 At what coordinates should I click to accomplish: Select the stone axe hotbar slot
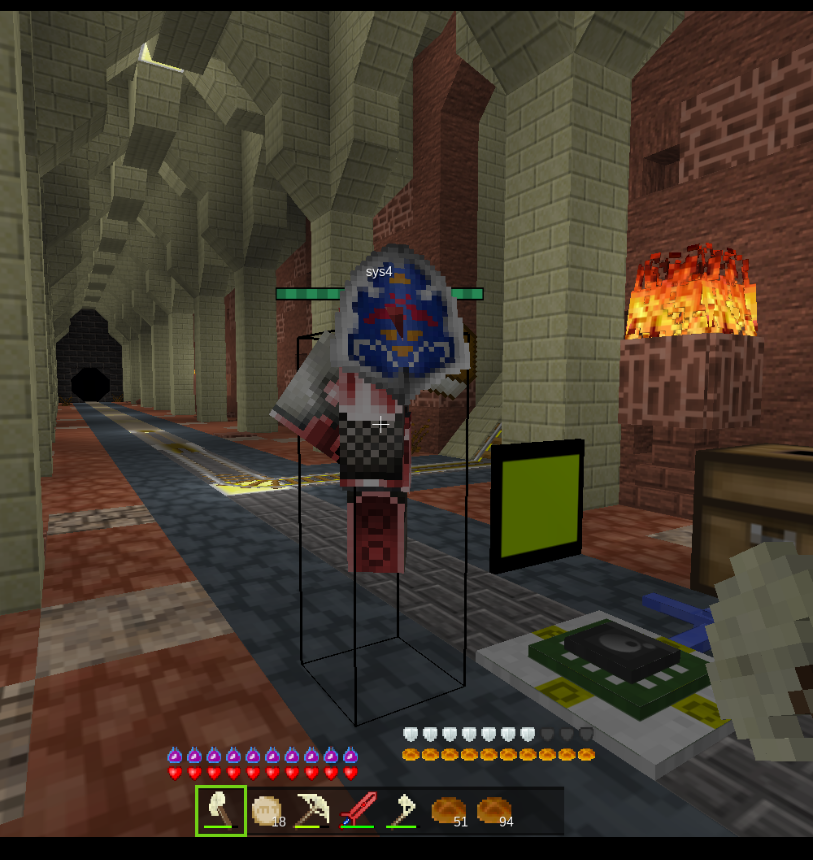tap(221, 809)
